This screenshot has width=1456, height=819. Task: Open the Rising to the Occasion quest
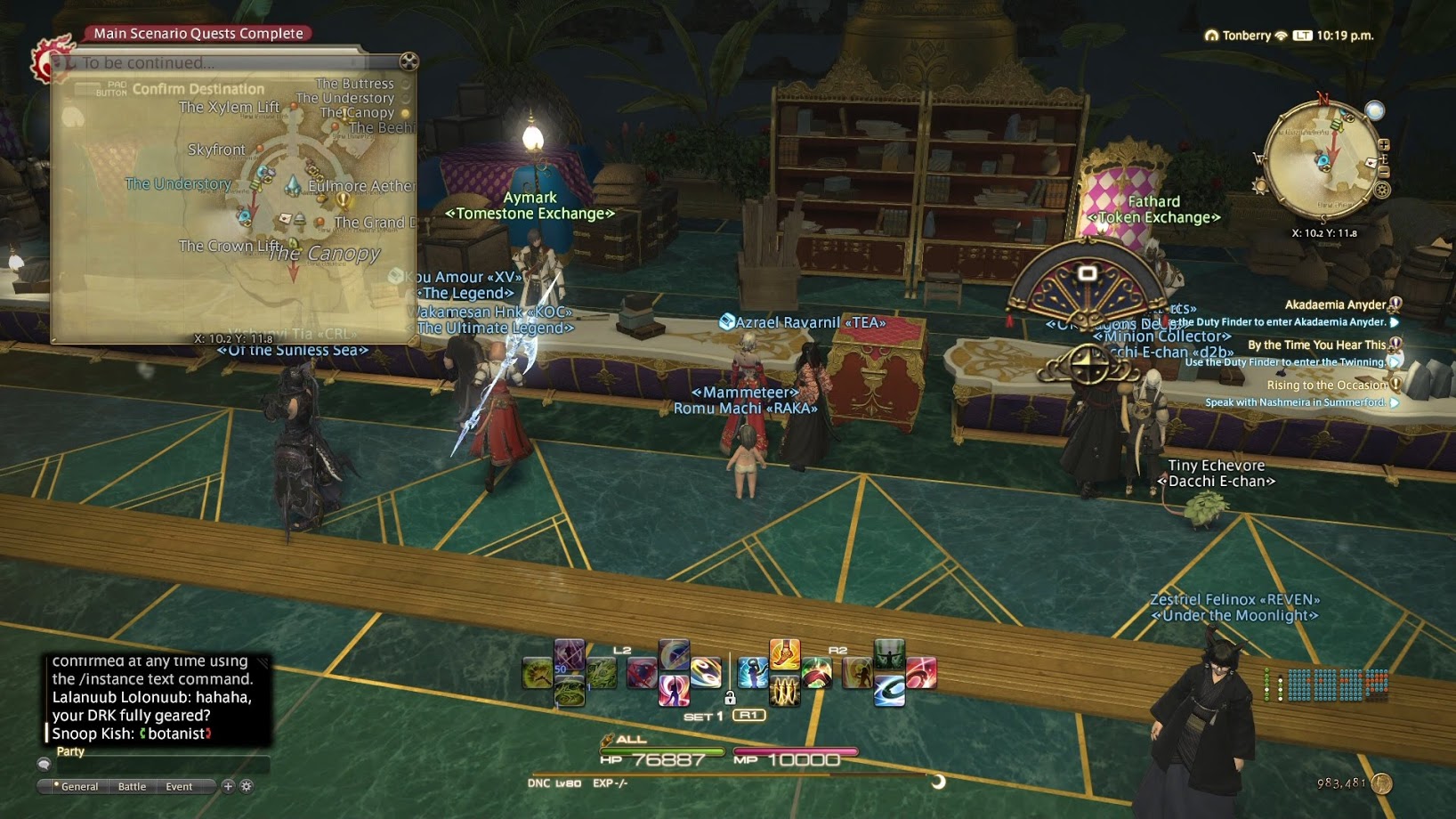(1326, 385)
